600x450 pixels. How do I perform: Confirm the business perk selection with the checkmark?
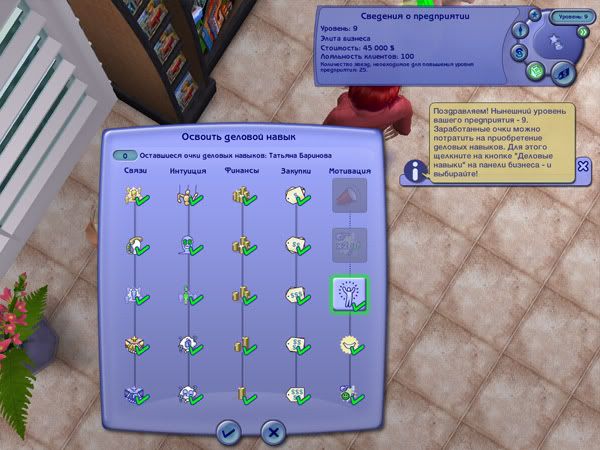pyautogui.click(x=227, y=431)
